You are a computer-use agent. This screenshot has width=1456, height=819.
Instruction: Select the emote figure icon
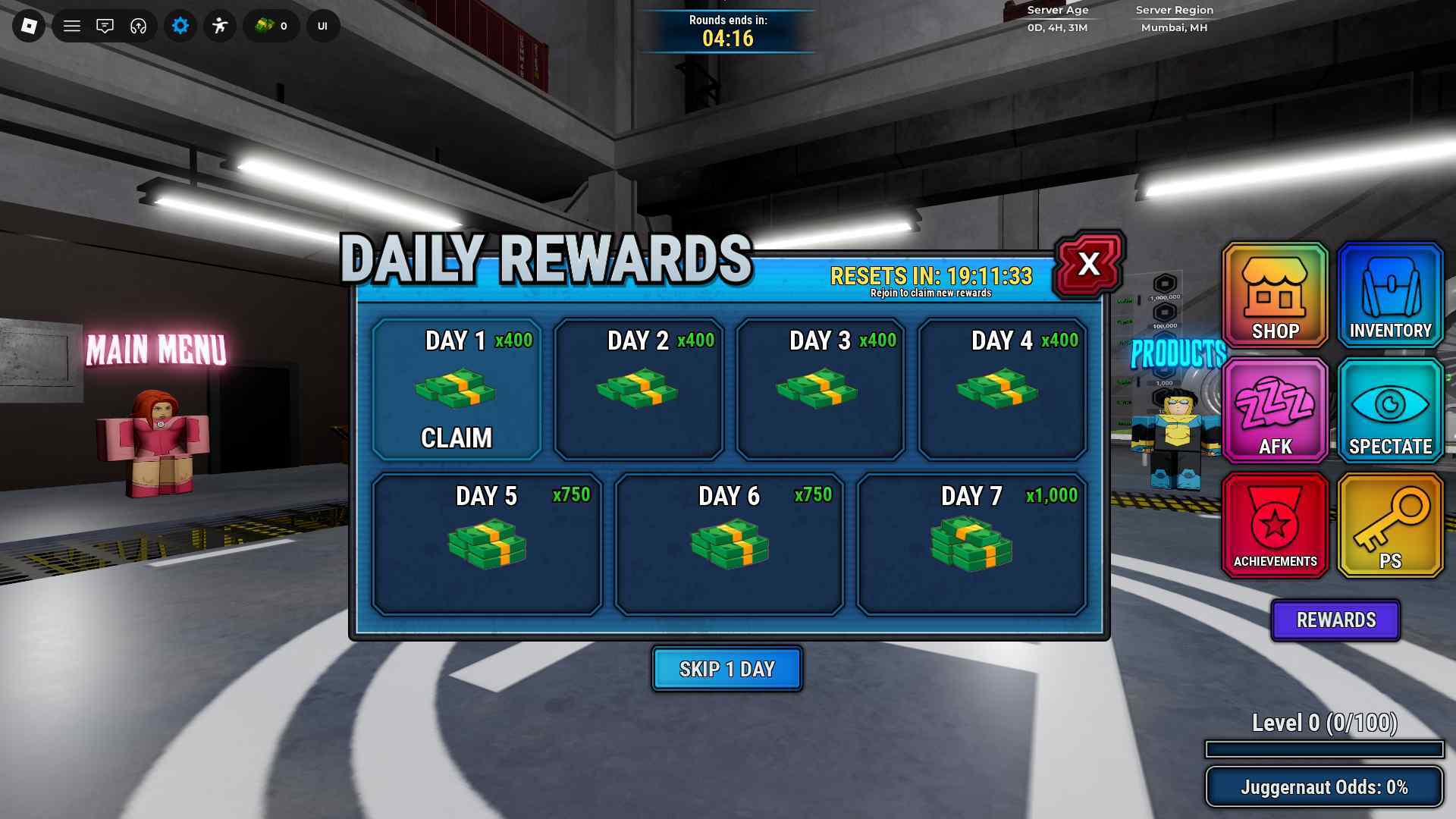click(x=220, y=26)
